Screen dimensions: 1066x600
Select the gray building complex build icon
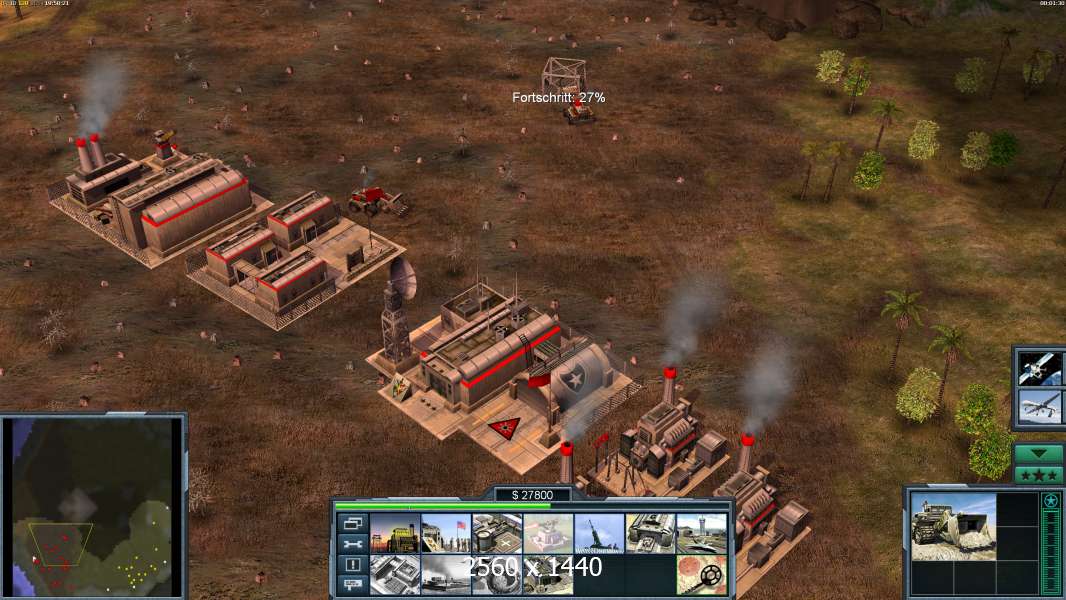[395, 574]
